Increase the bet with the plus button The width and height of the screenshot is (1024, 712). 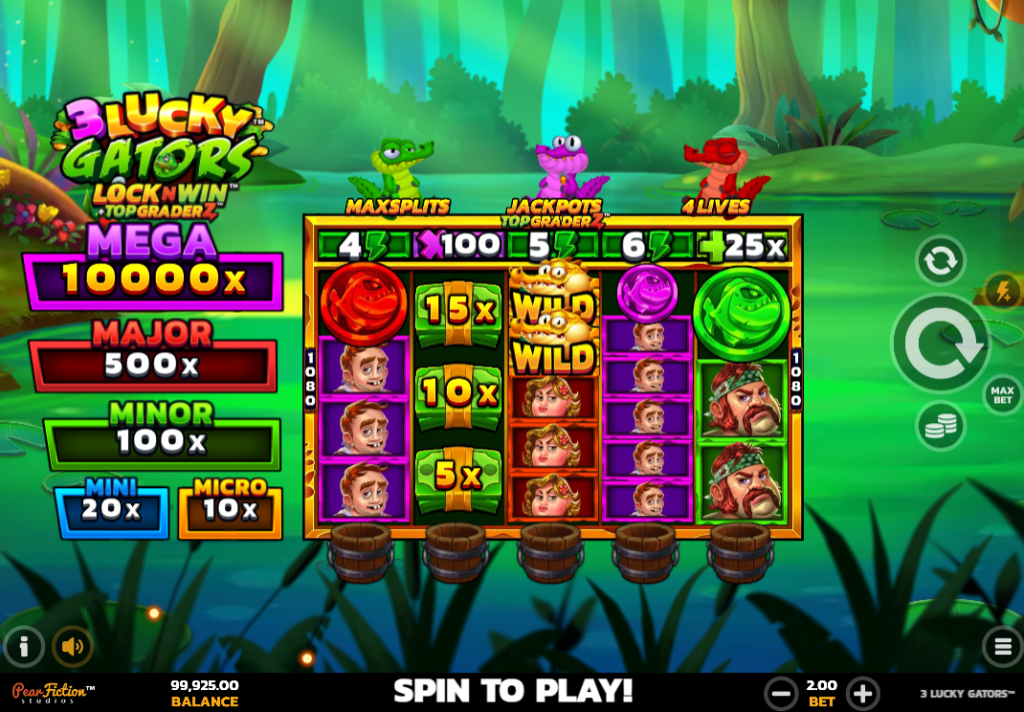(x=862, y=692)
